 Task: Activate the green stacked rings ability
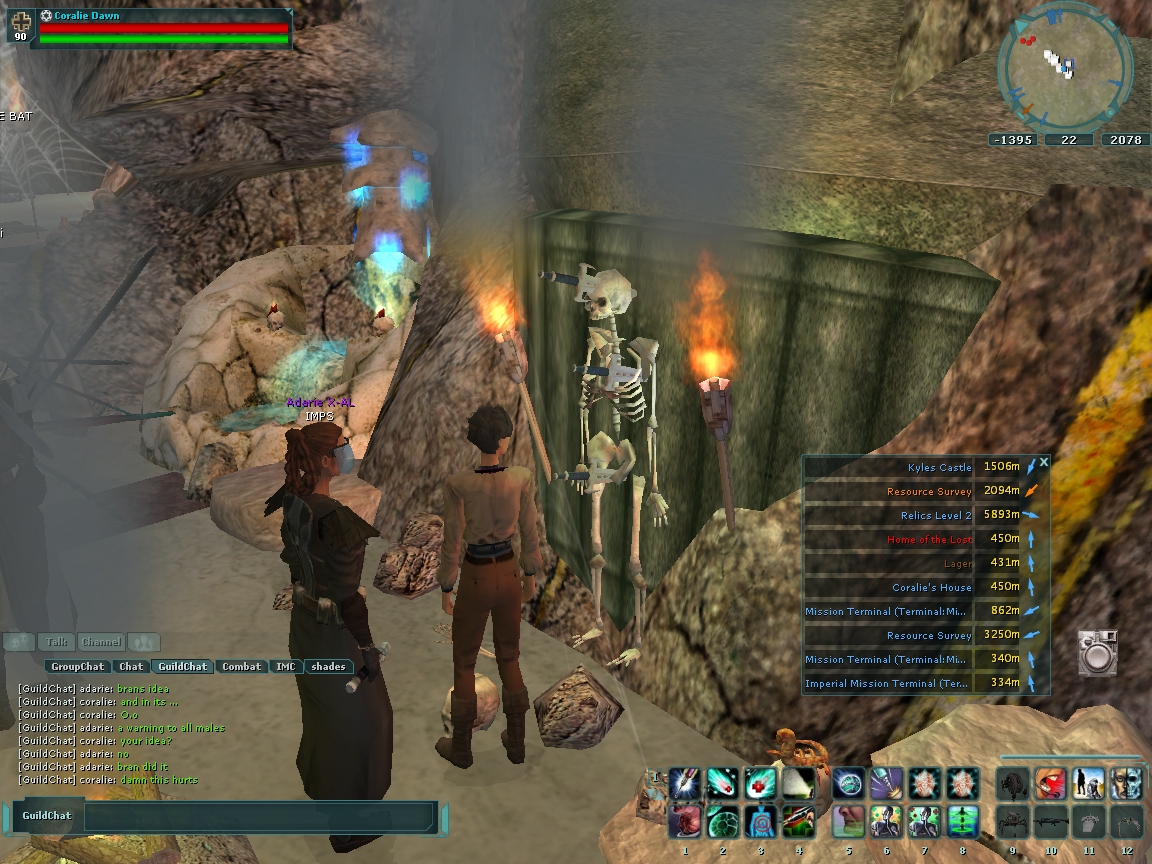pyautogui.click(x=963, y=821)
